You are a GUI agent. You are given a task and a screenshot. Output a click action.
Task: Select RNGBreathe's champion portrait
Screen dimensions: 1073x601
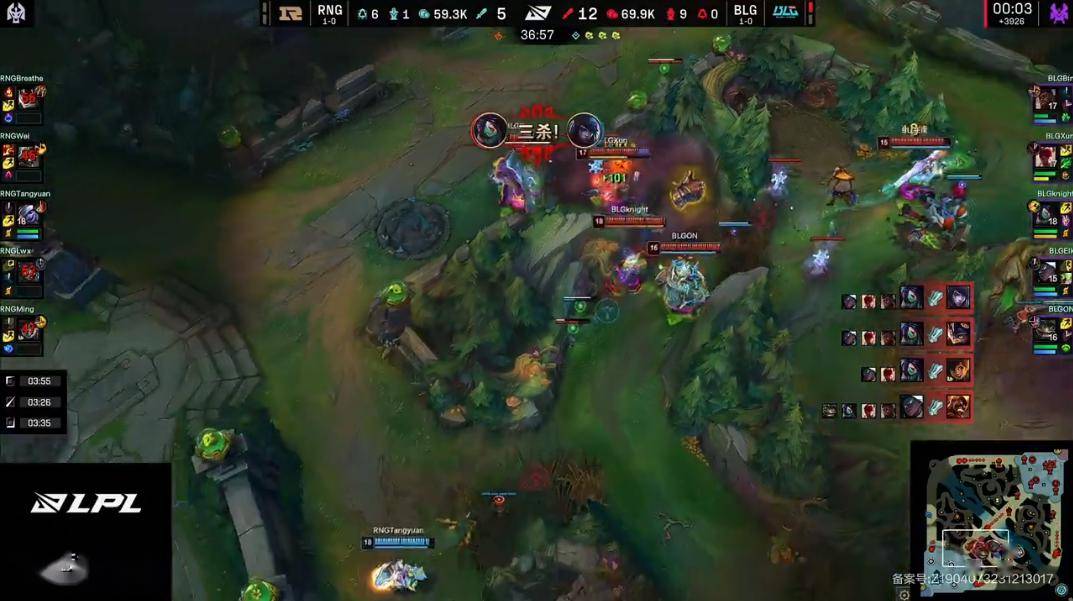[x=28, y=98]
